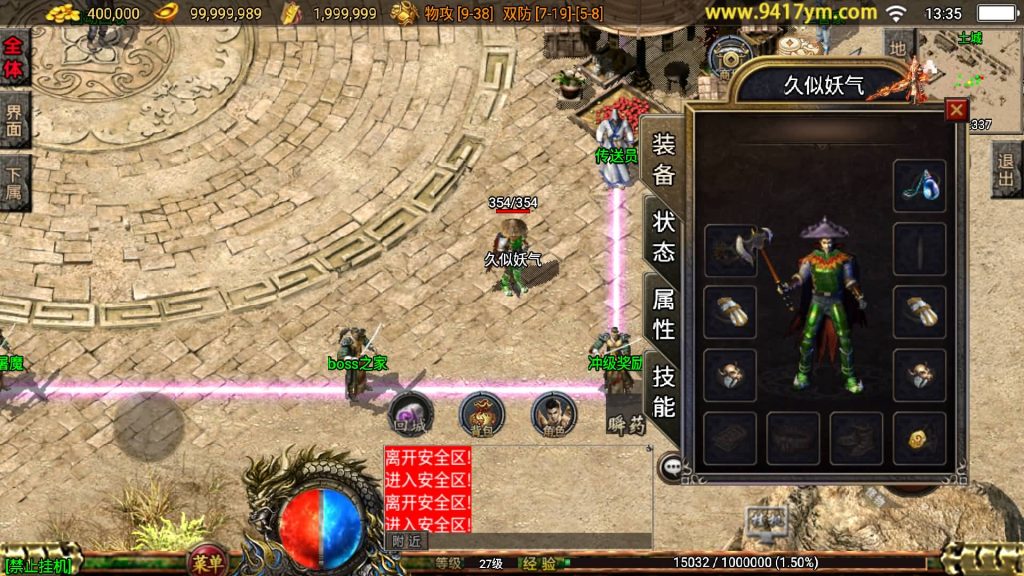1024x576 pixels.
Task: Open the 属性 attributes tab
Action: (x=663, y=313)
